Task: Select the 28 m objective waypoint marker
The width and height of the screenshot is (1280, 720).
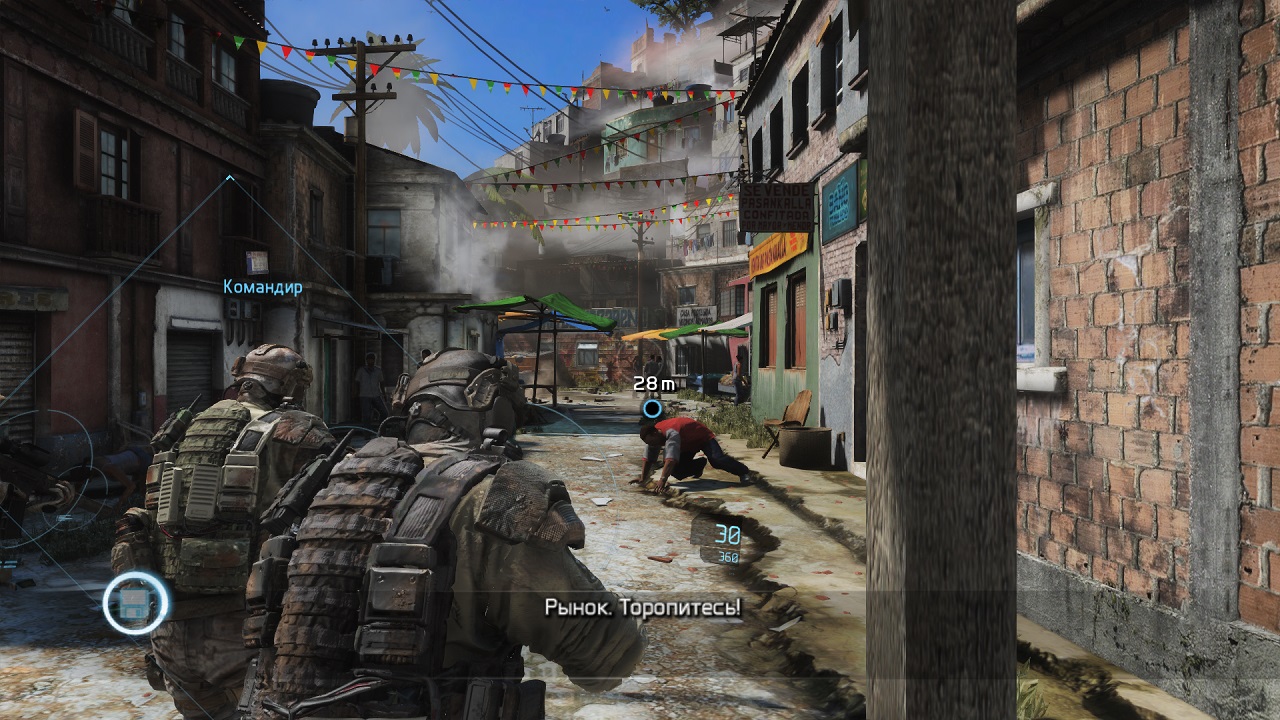Action: pyautogui.click(x=652, y=408)
